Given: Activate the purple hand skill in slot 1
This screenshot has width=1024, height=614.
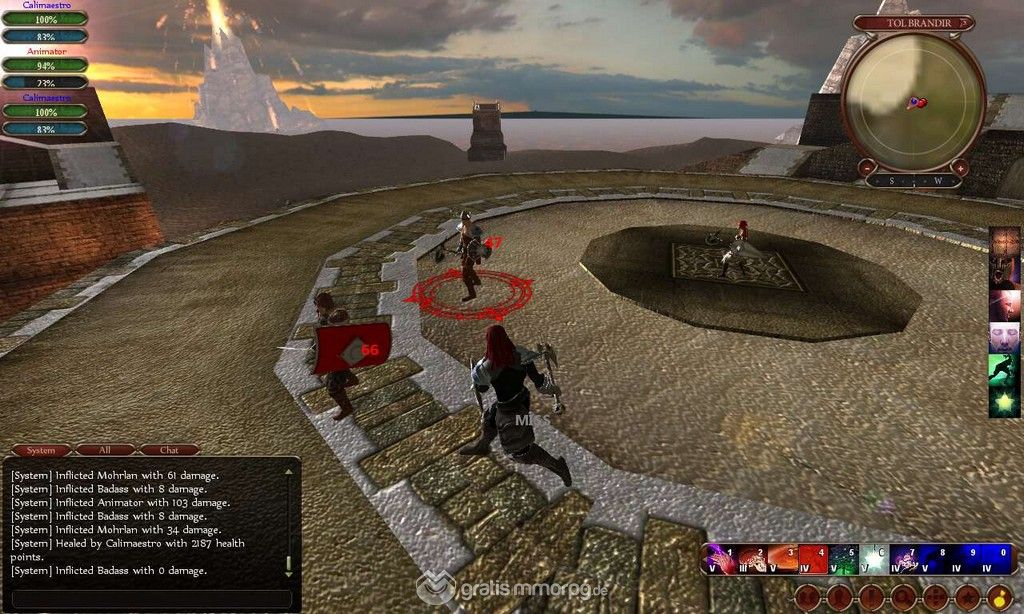Looking at the screenshot, I should 720,560.
